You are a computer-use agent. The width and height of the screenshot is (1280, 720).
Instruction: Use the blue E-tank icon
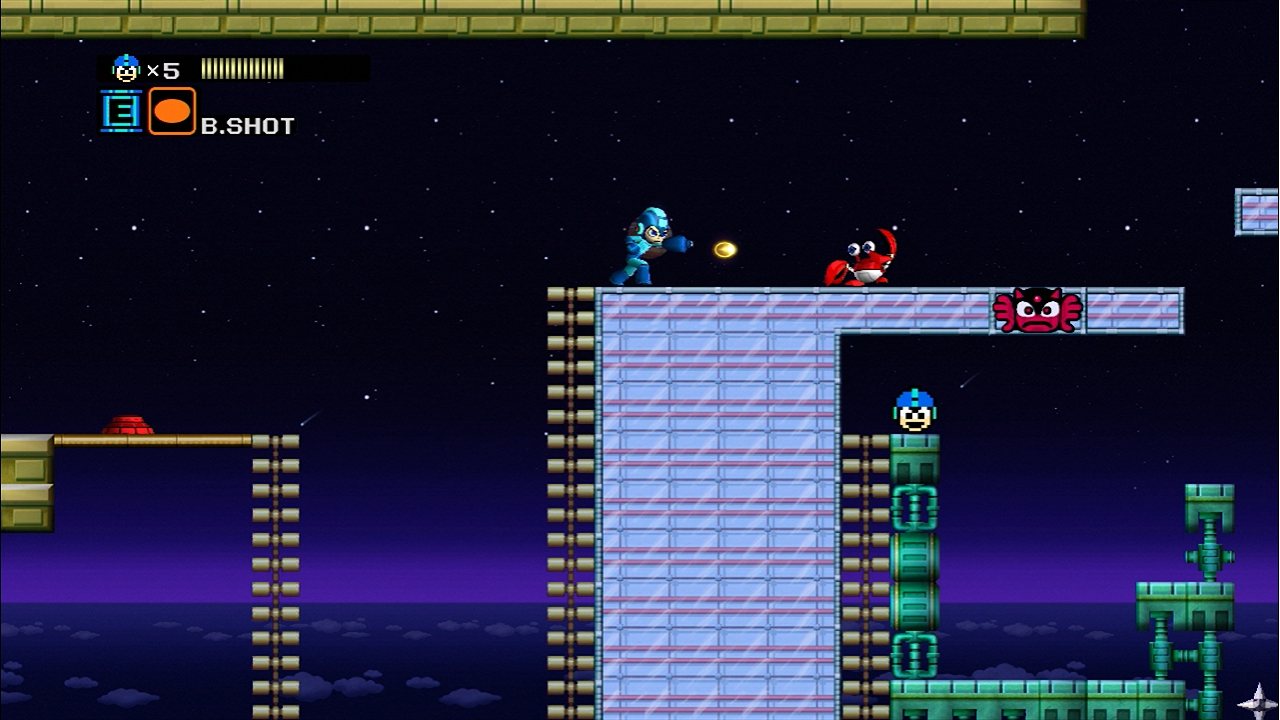pos(121,111)
